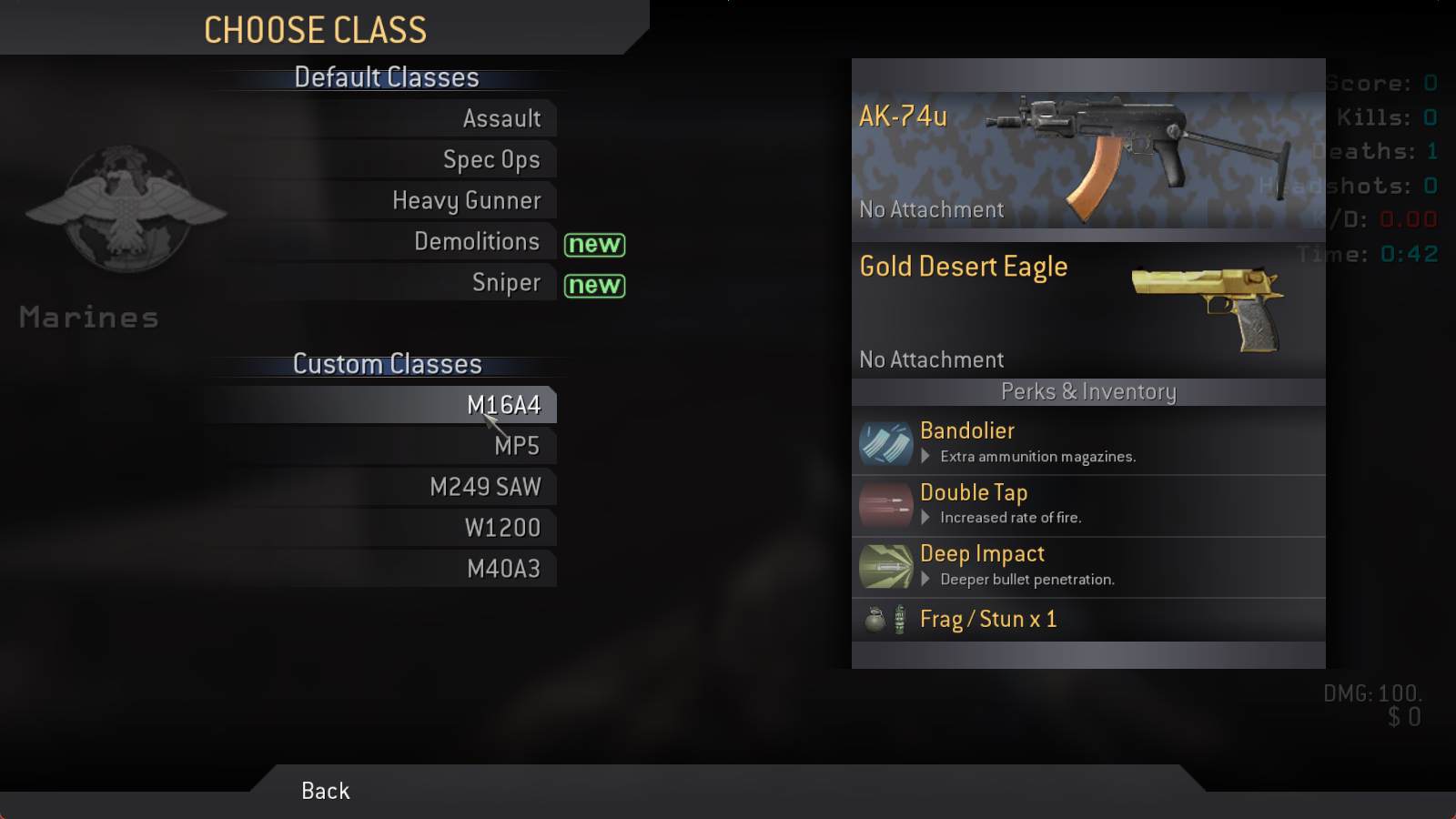1456x819 pixels.
Task: Select the M16A4 custom class
Action: coord(503,405)
